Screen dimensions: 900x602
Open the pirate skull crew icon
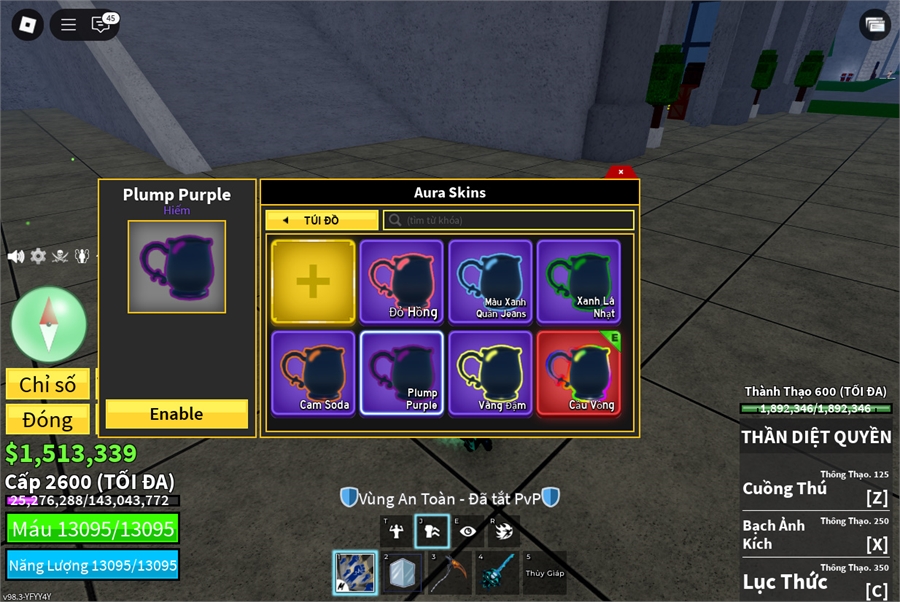pos(60,256)
